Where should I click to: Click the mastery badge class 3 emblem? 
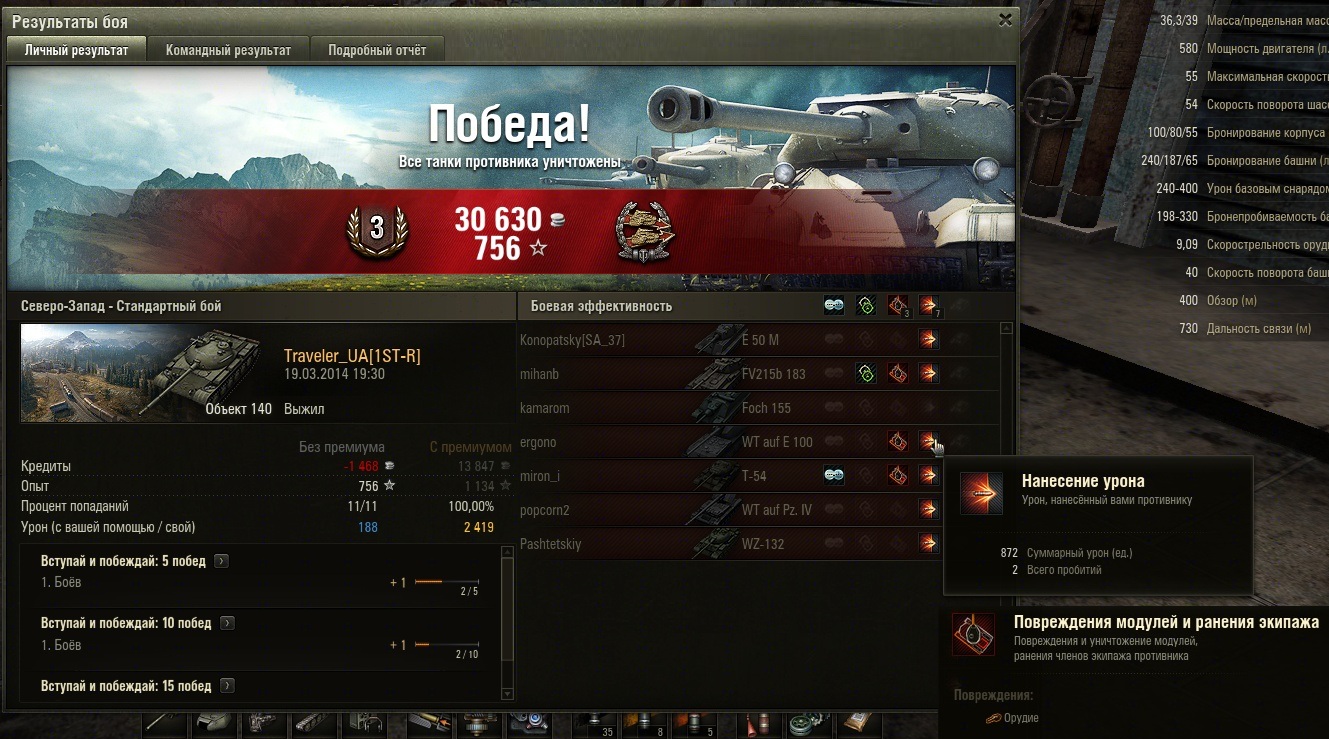[x=377, y=229]
